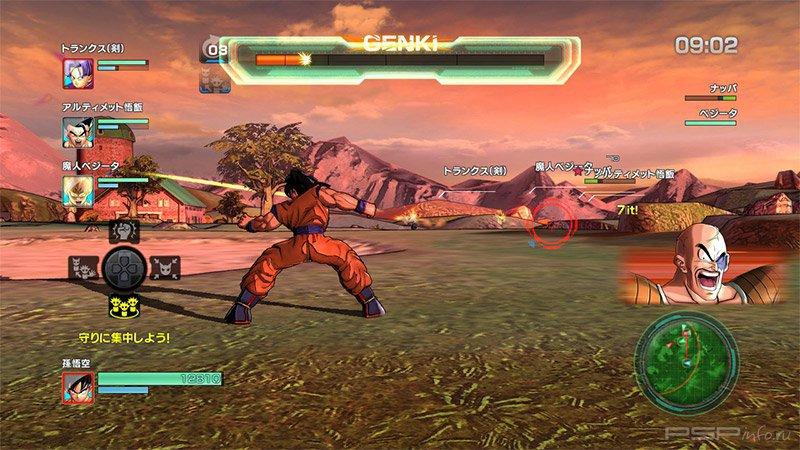Select the Trunks (Sword) ally portrait

[78, 72]
